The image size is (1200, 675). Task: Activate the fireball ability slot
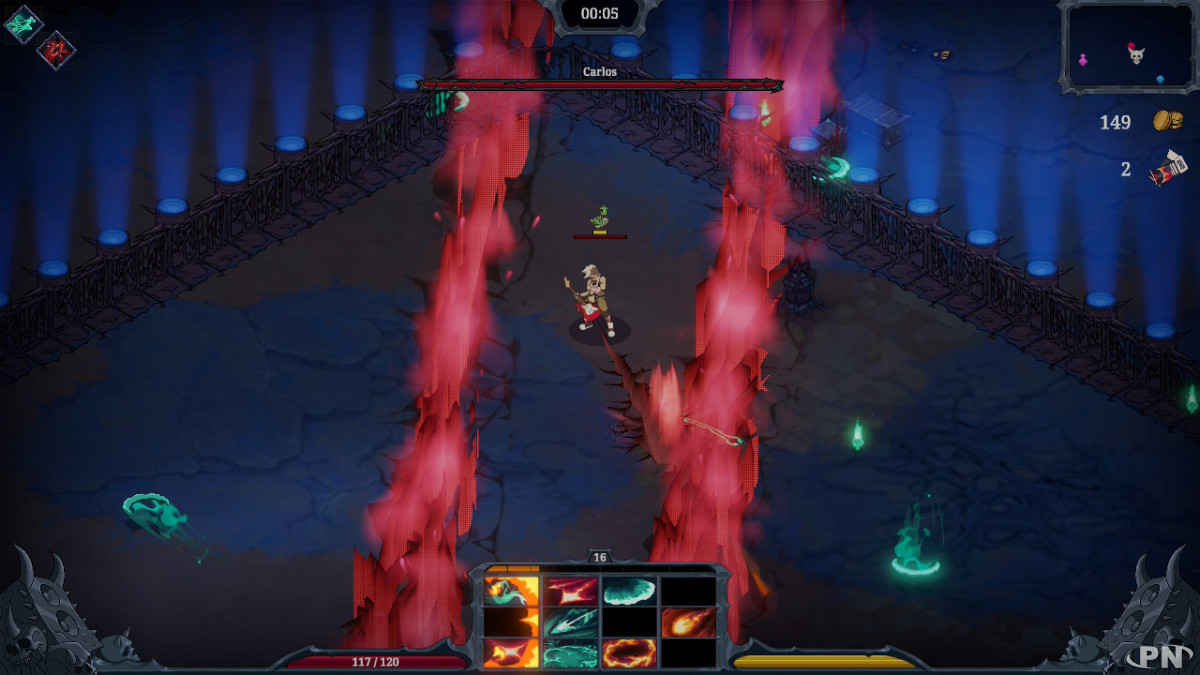pyautogui.click(x=688, y=623)
